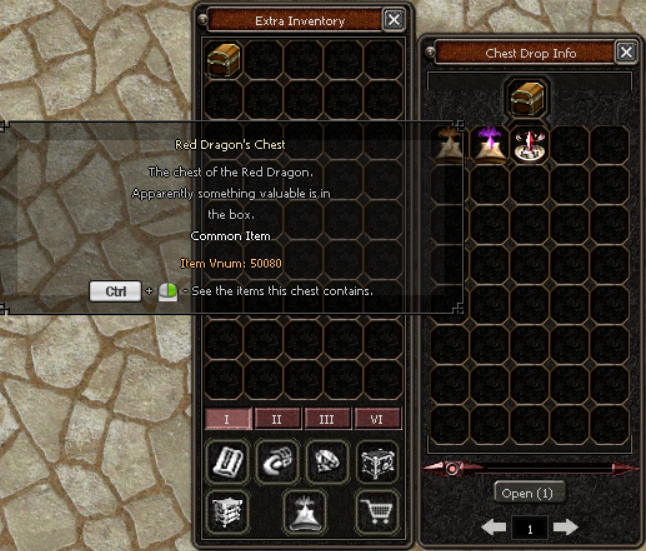Open the diamond stone category icon
Viewport: 646px width, 551px height.
tap(327, 462)
